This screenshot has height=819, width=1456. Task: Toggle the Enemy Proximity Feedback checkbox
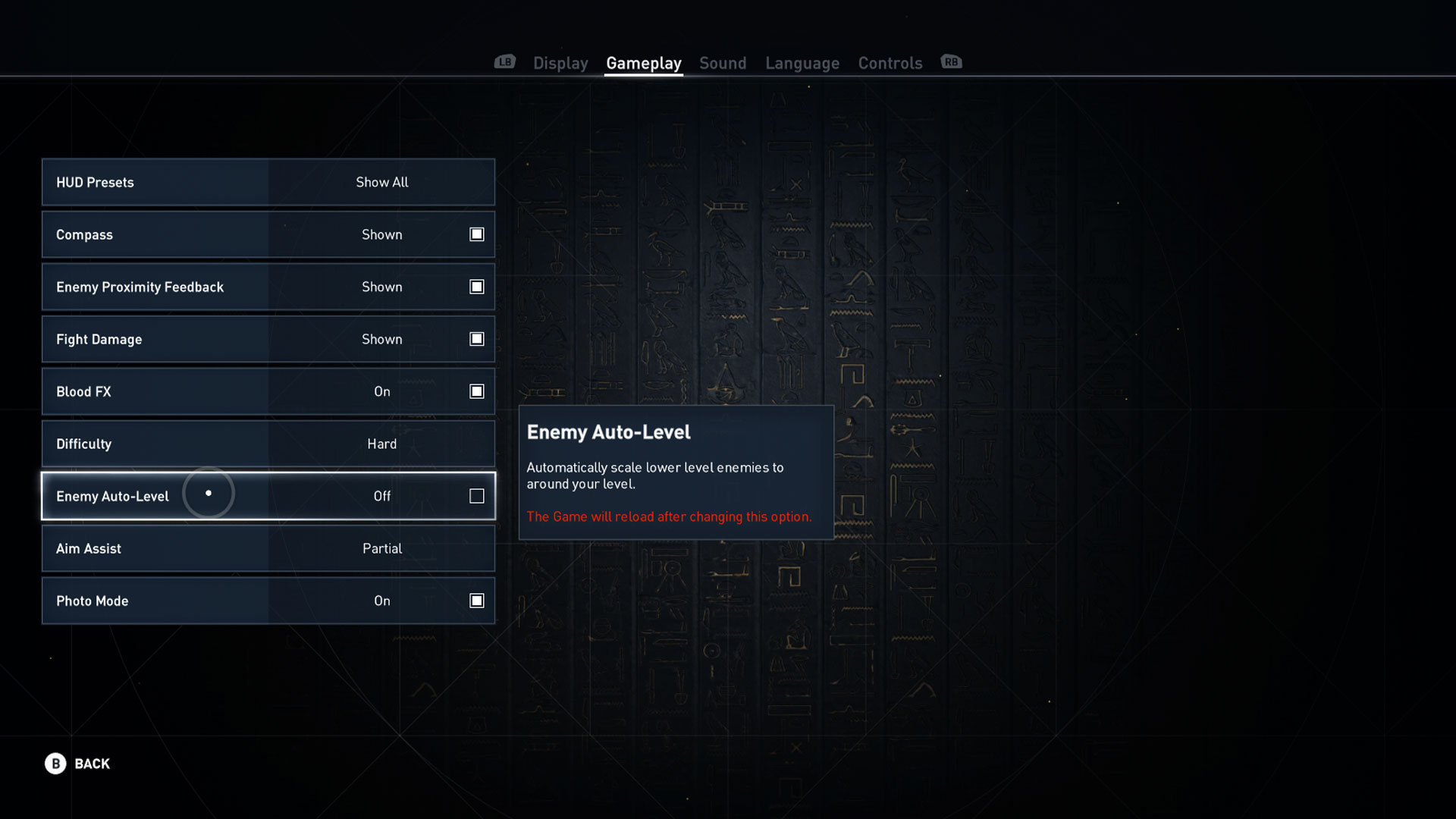point(476,287)
